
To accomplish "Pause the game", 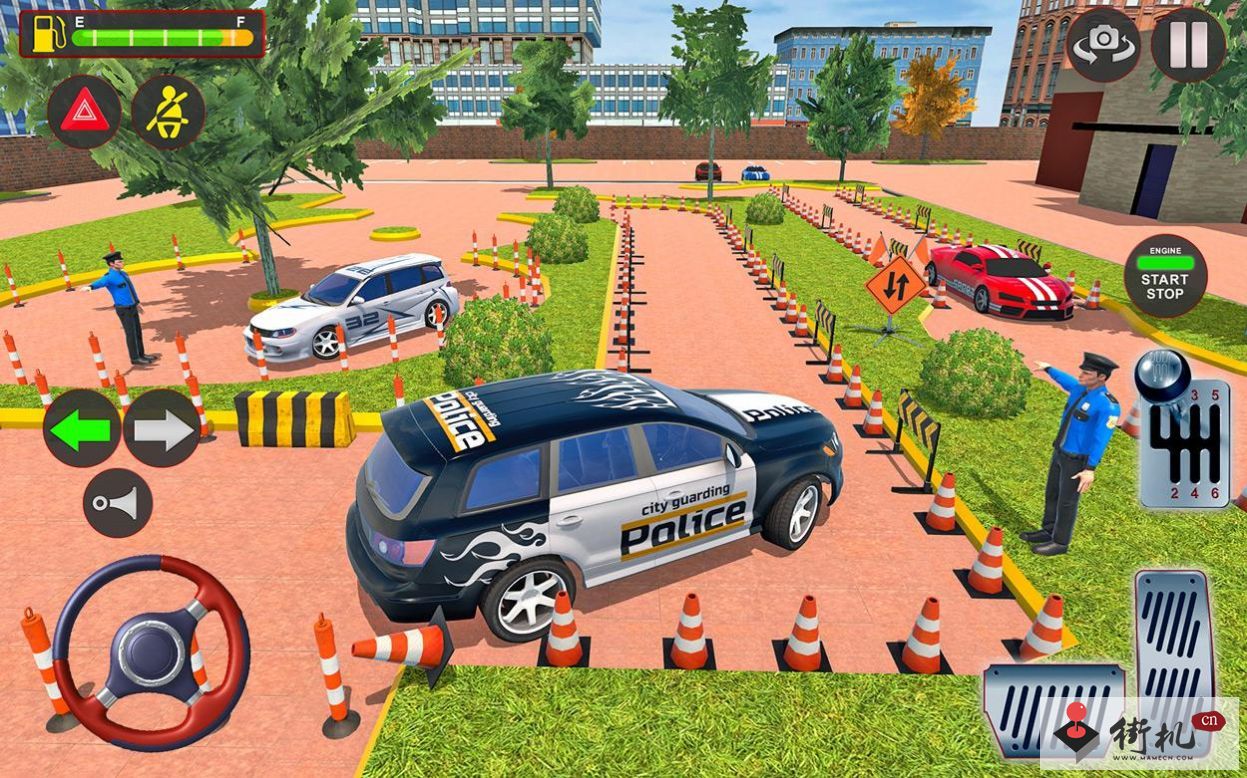I will point(1187,45).
